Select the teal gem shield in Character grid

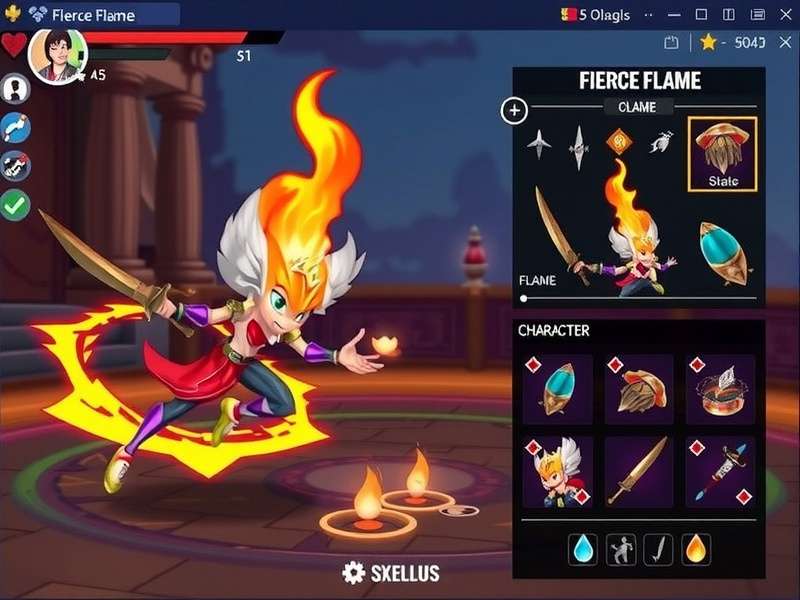(558, 388)
